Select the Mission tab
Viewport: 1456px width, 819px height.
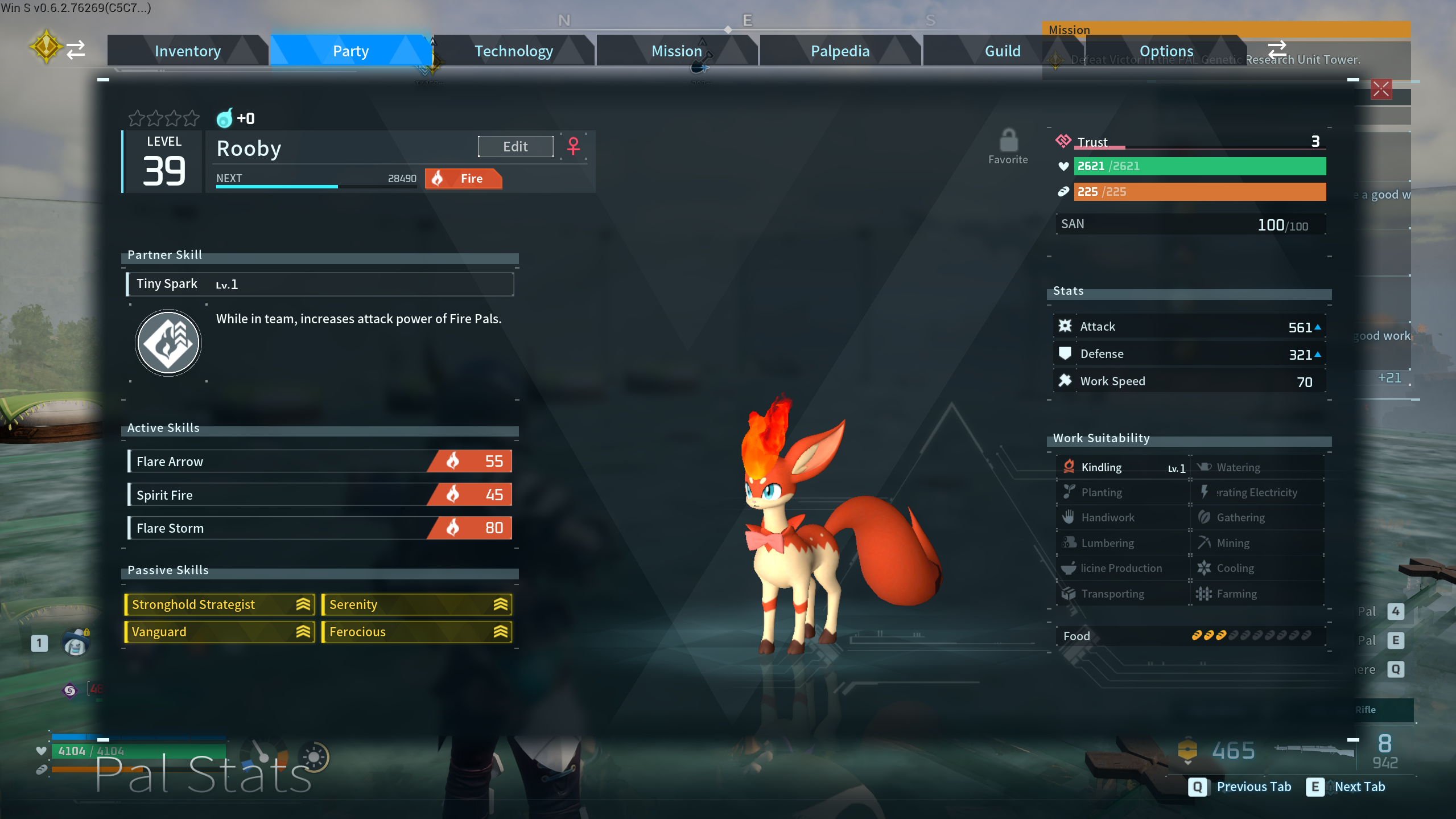676,51
